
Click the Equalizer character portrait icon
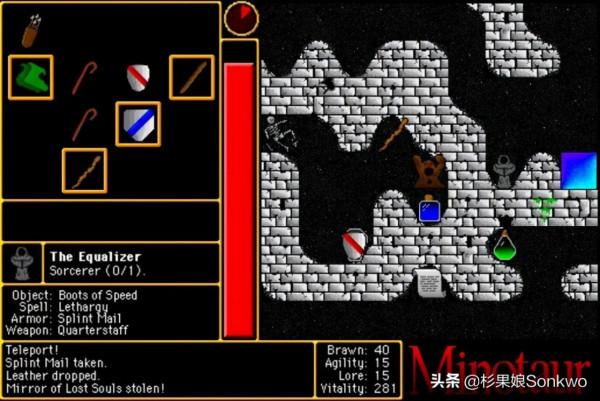[21, 263]
